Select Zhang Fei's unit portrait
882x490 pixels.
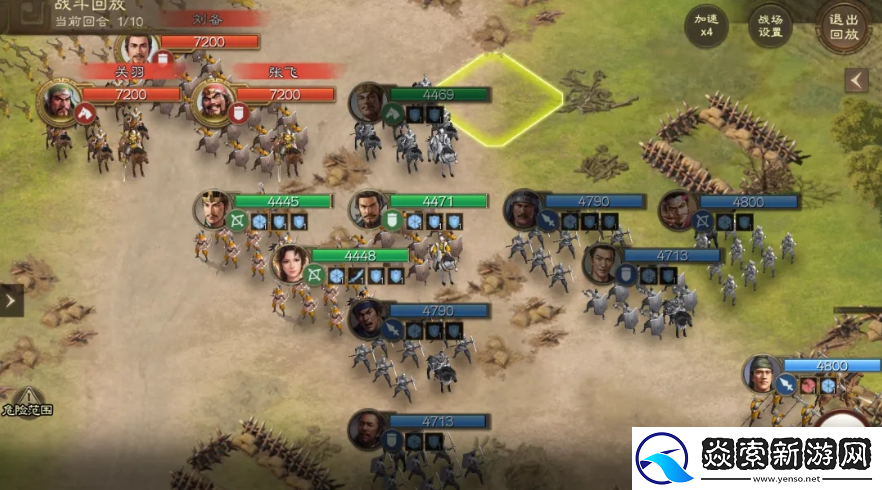click(x=212, y=99)
